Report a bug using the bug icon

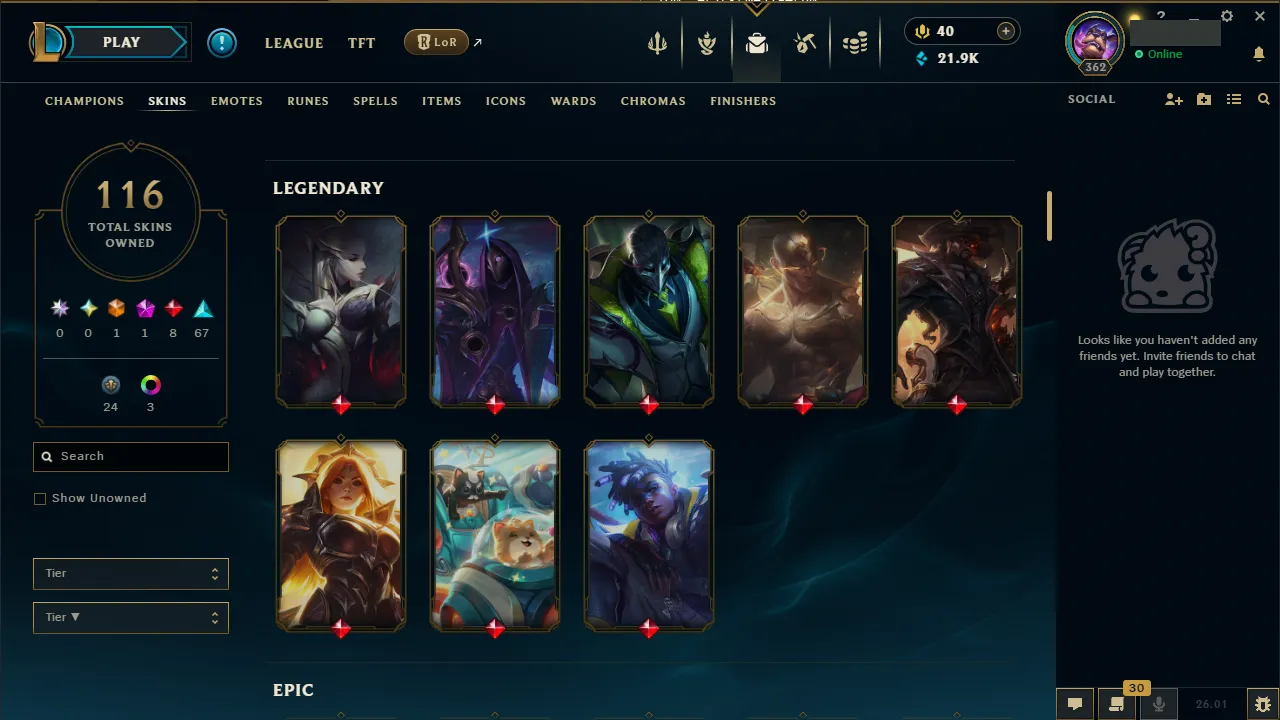[1264, 703]
